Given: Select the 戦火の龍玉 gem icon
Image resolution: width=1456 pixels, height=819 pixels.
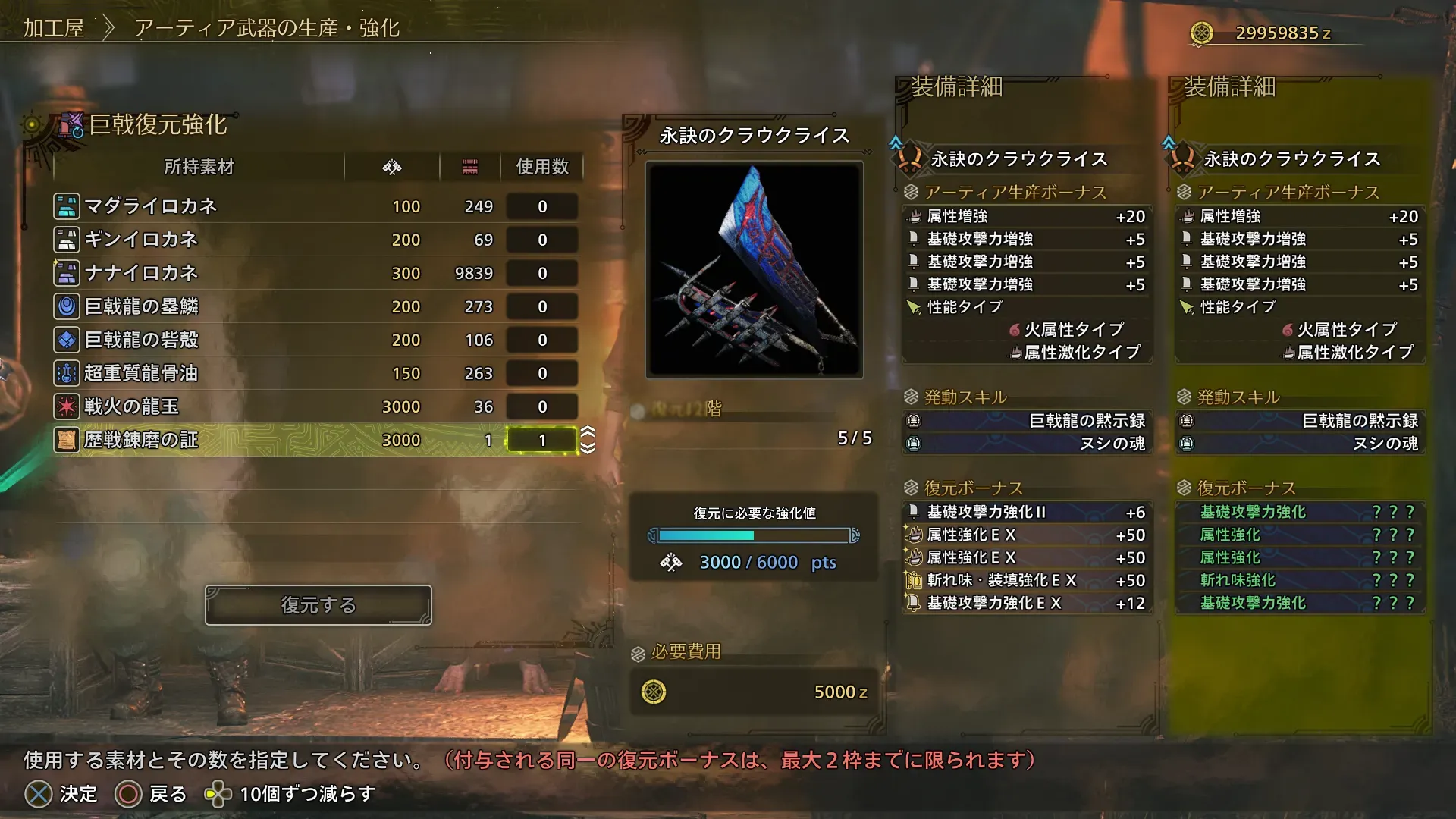Looking at the screenshot, I should (x=67, y=406).
